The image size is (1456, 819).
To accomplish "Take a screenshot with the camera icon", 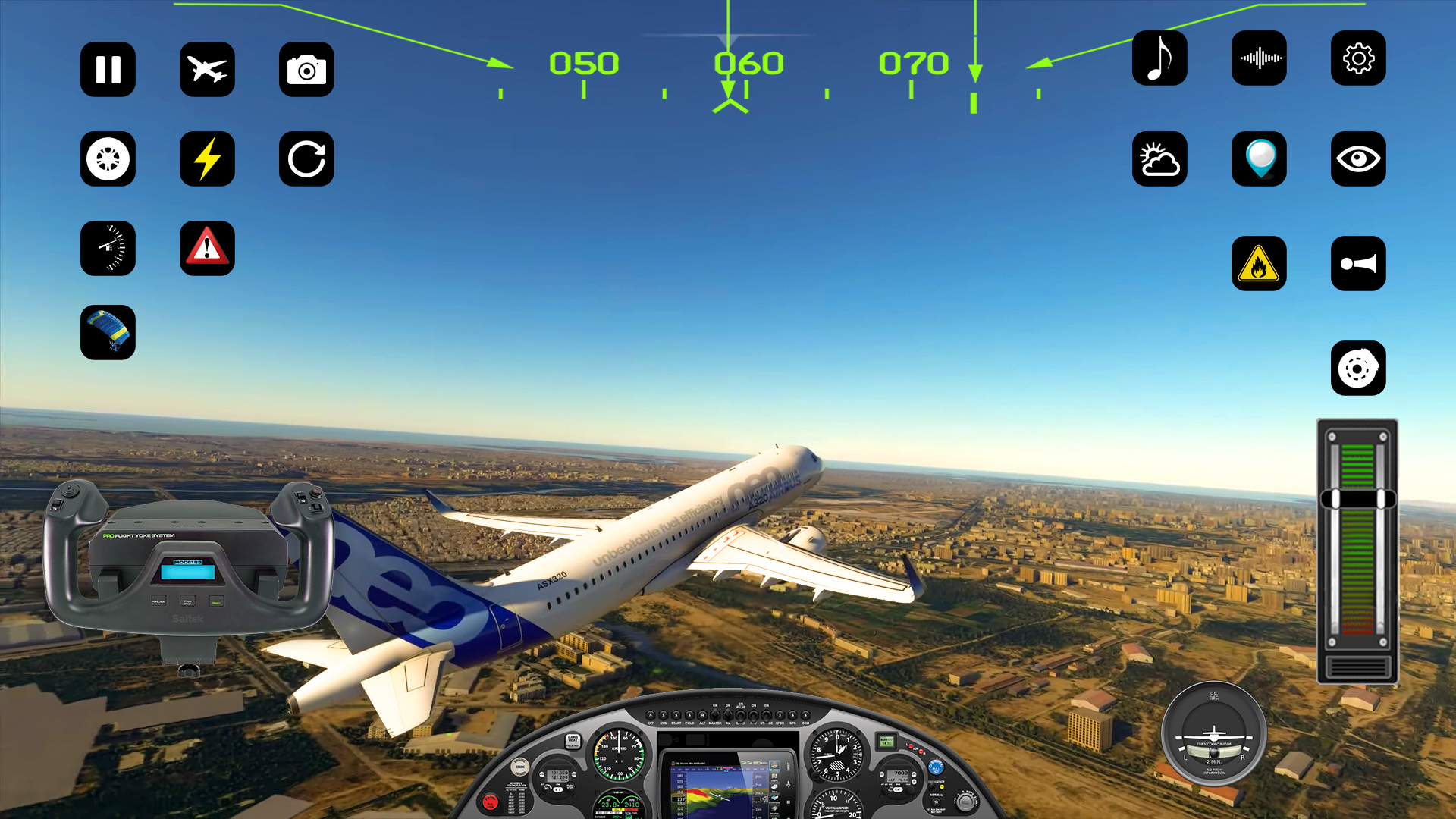I will pyautogui.click(x=306, y=69).
